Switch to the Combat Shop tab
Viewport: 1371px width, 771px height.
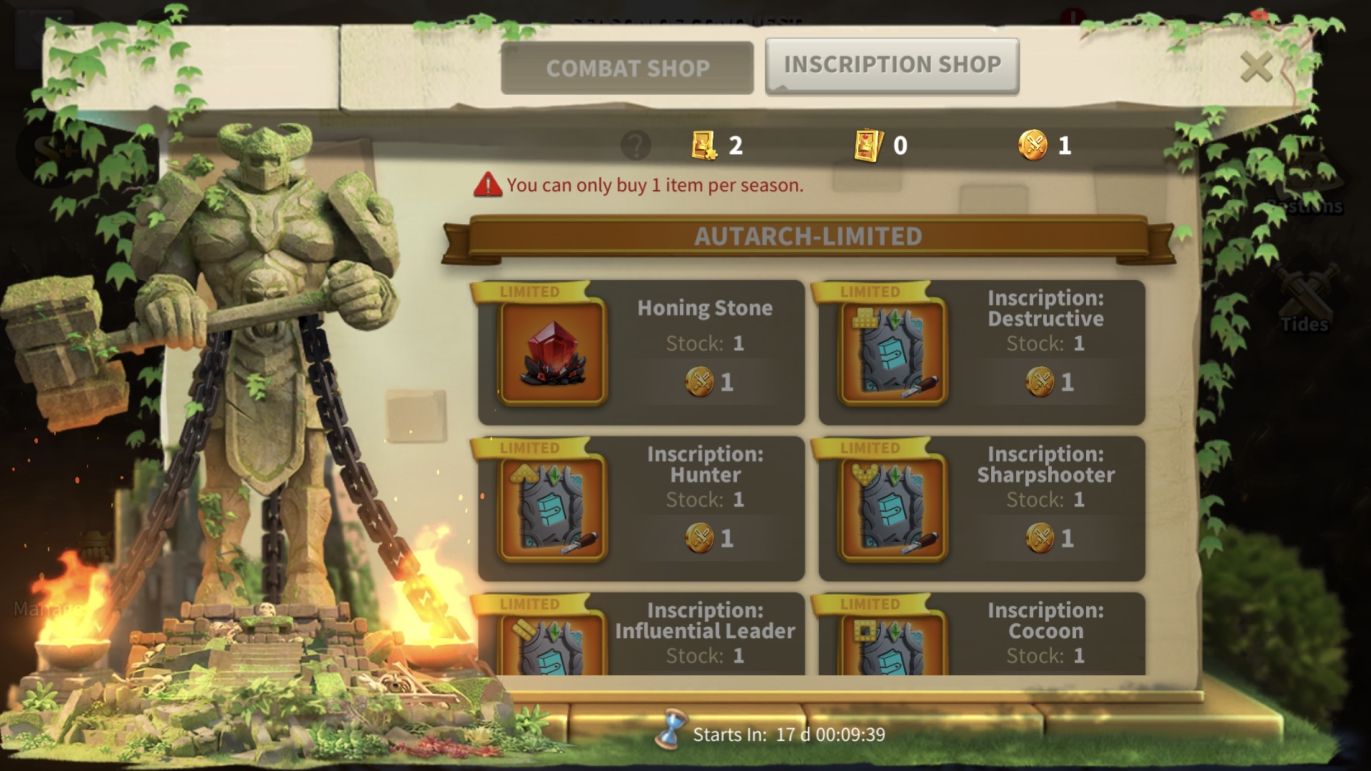[627, 68]
